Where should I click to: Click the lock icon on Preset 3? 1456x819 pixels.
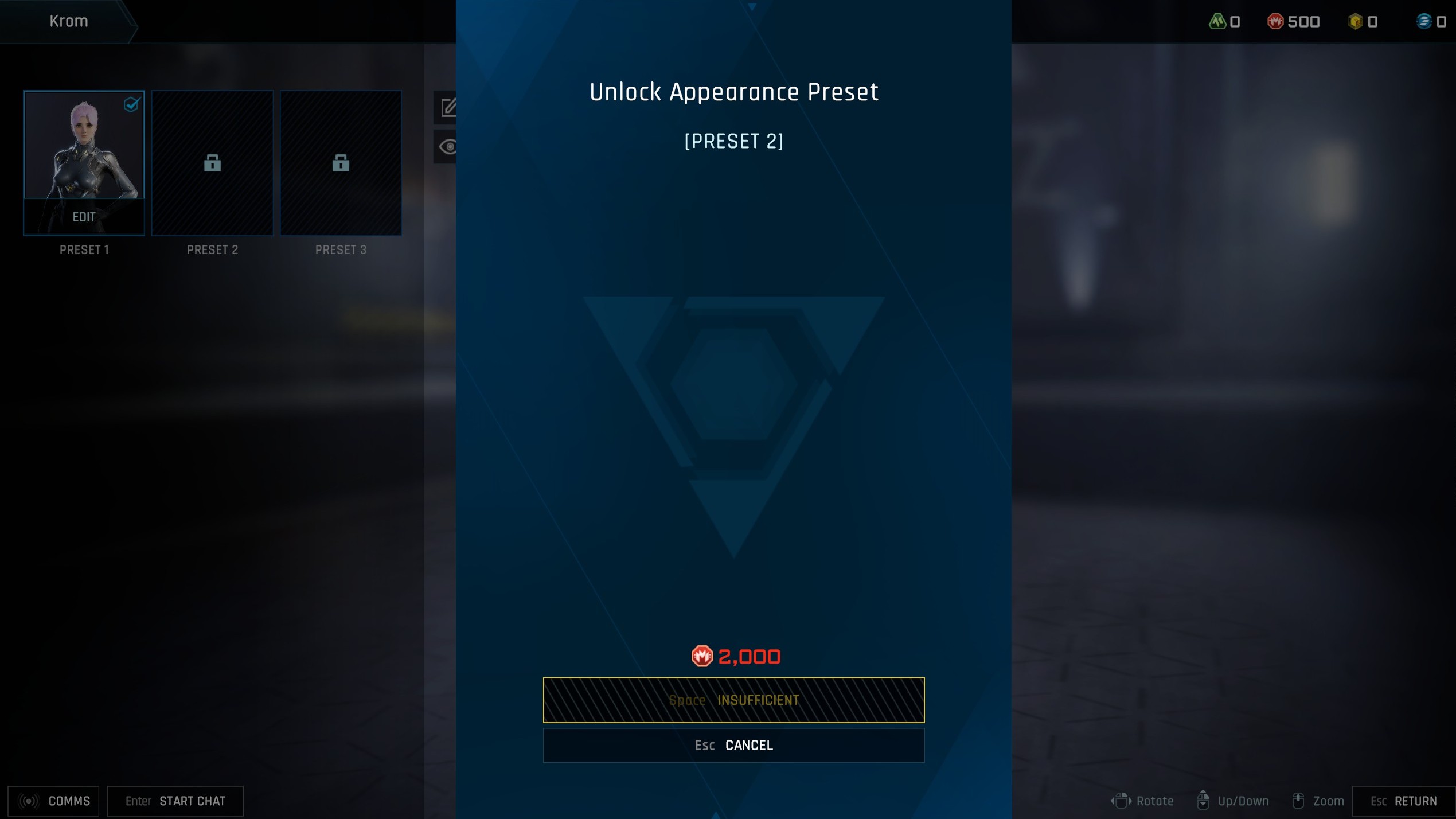pyautogui.click(x=341, y=163)
